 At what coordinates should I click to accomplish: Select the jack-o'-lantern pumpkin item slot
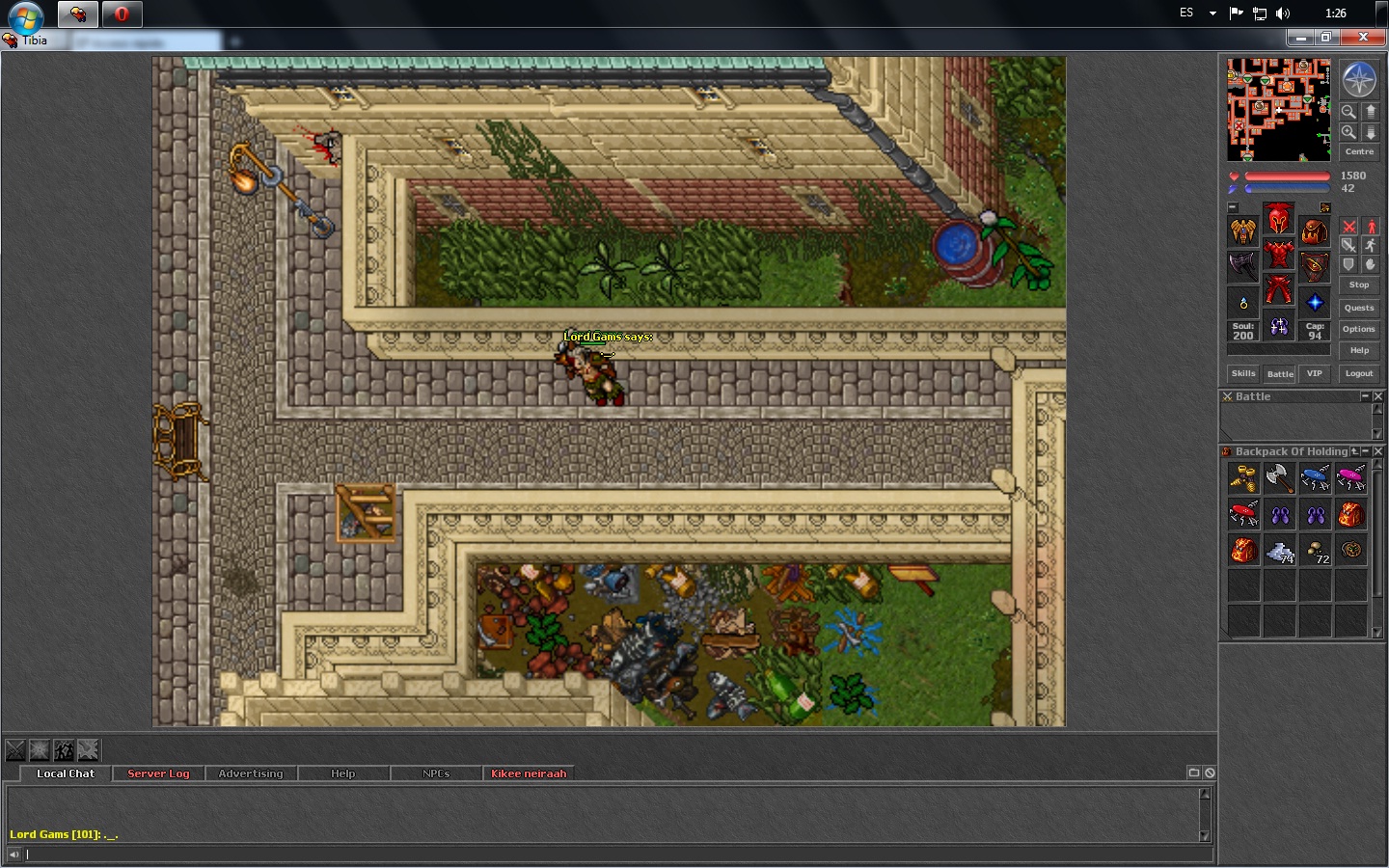pos(1351,550)
